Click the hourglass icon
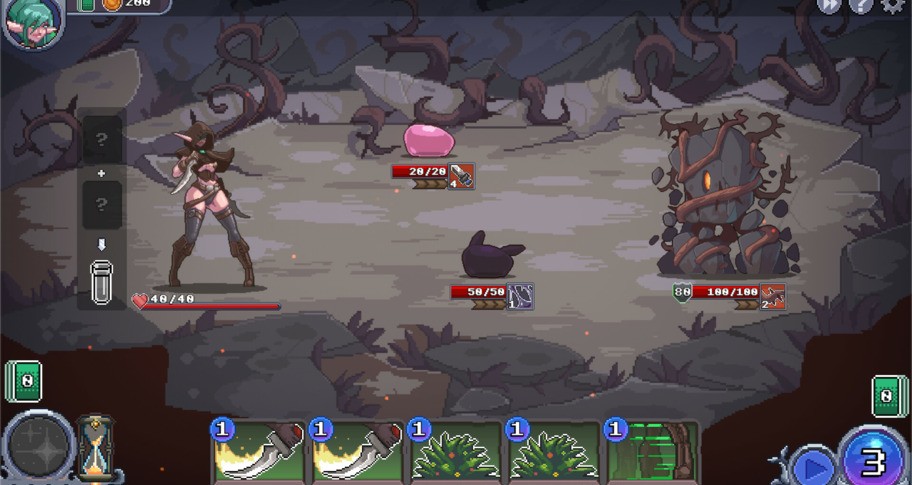 point(96,447)
